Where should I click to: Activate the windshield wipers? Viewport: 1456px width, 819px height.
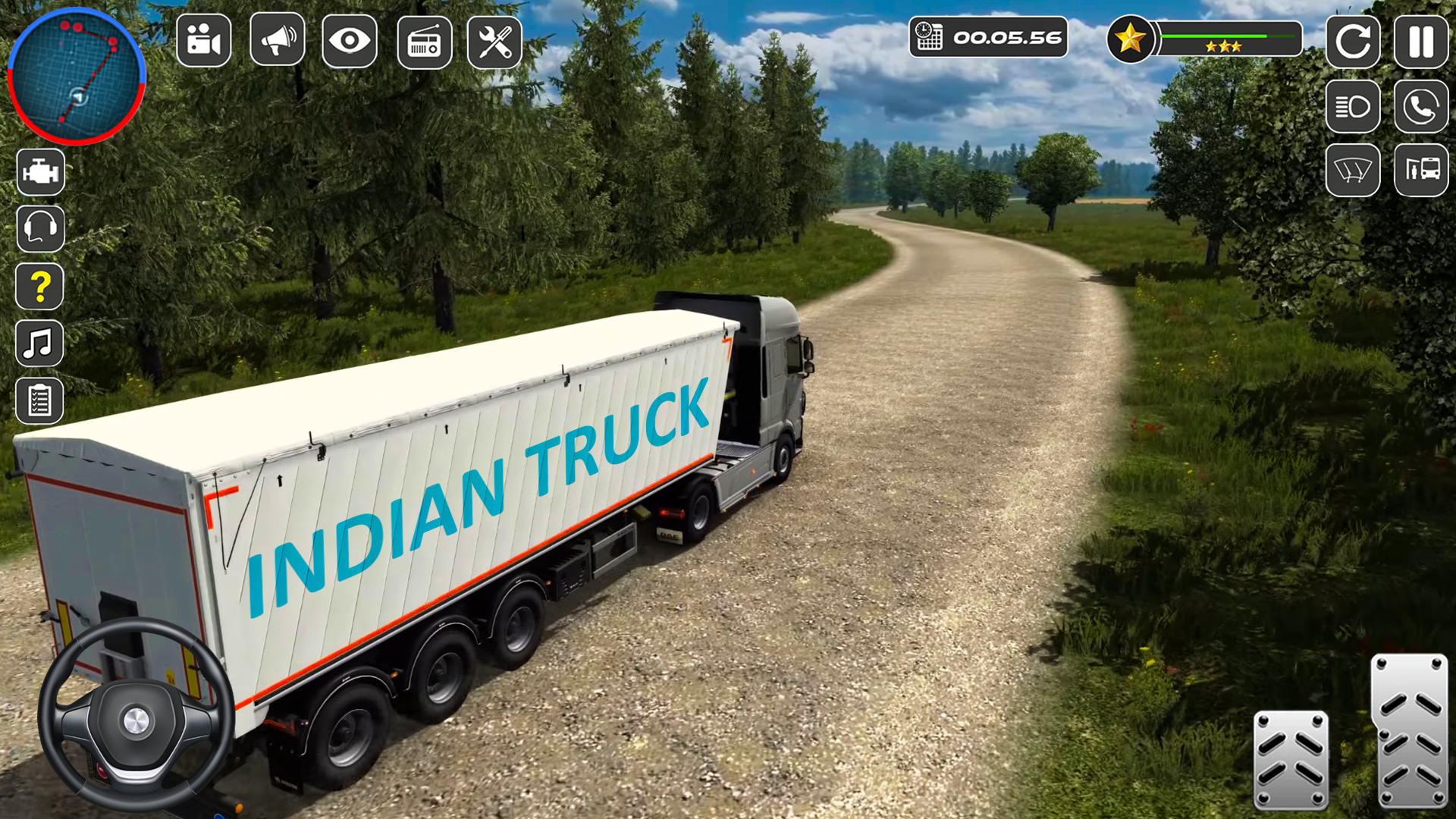pos(1353,170)
